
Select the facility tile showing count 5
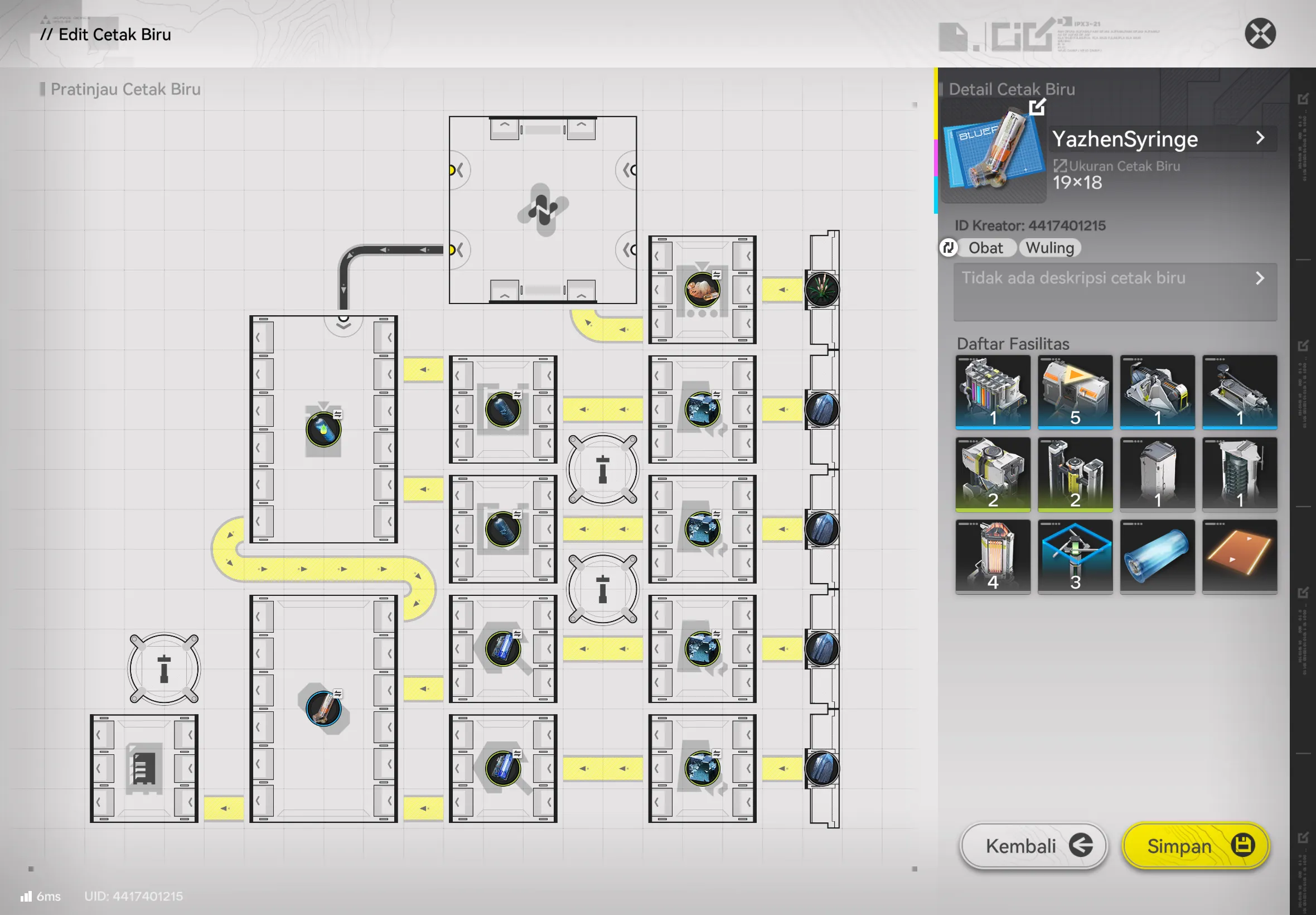coord(1075,392)
